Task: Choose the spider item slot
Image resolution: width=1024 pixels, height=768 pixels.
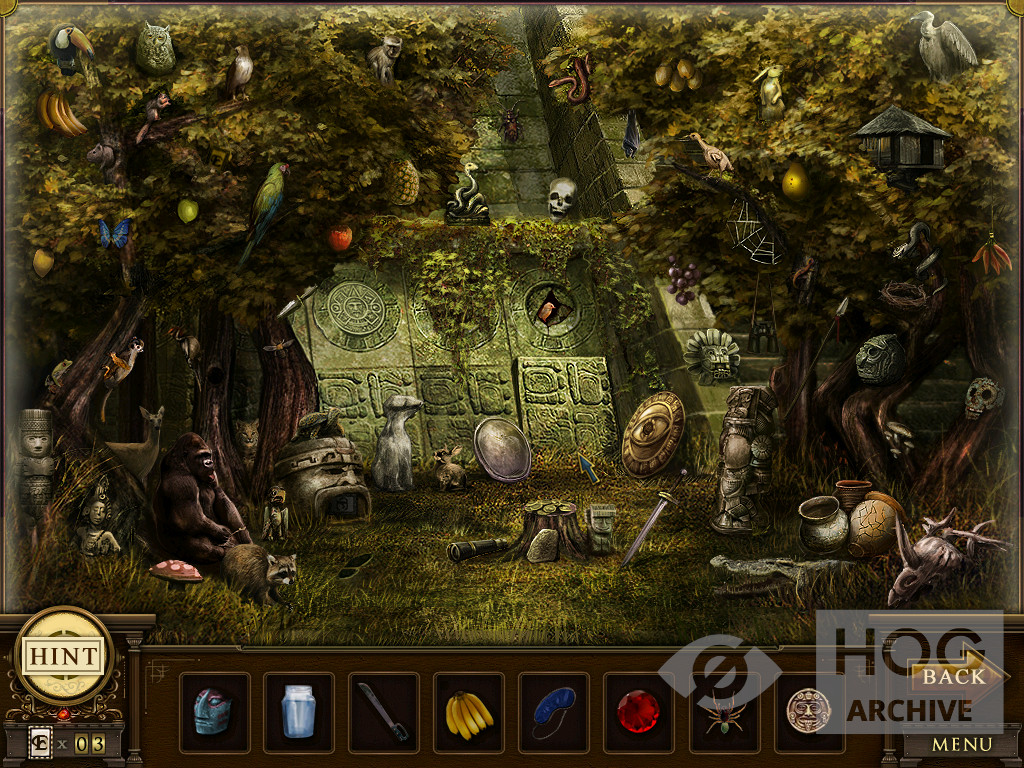Action: (x=723, y=712)
